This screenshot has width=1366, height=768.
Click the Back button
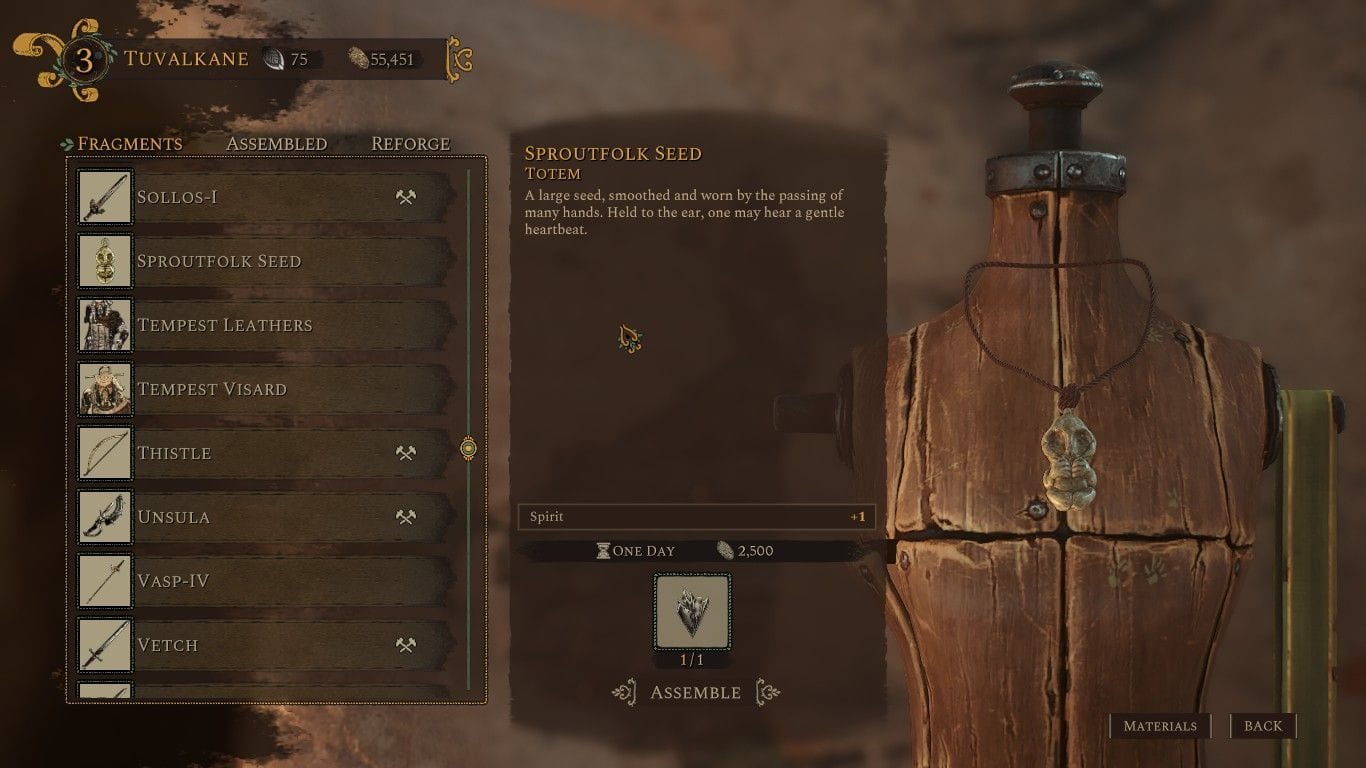pyautogui.click(x=1263, y=726)
